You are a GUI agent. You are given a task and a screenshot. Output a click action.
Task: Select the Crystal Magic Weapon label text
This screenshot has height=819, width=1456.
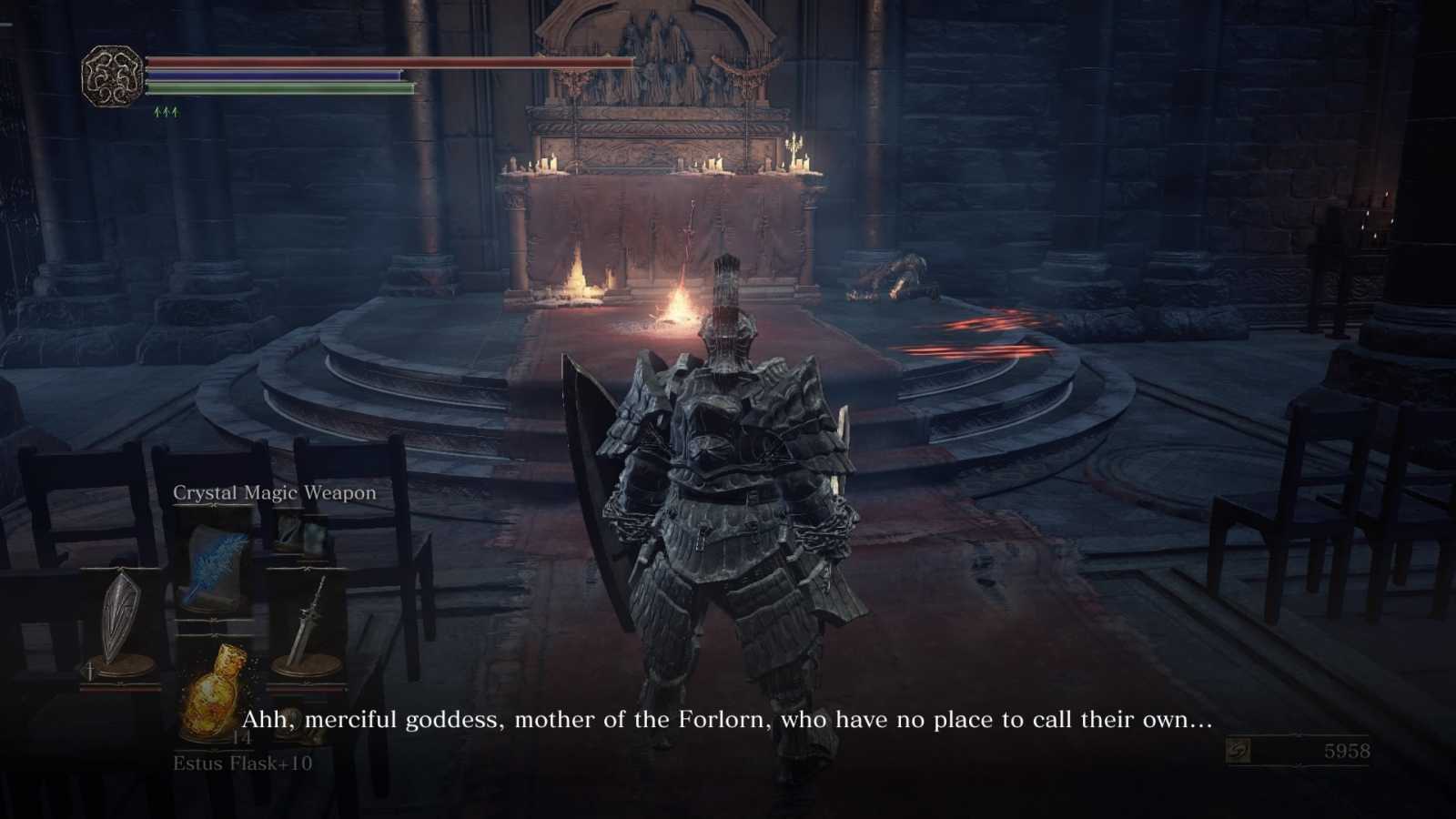pos(274,492)
